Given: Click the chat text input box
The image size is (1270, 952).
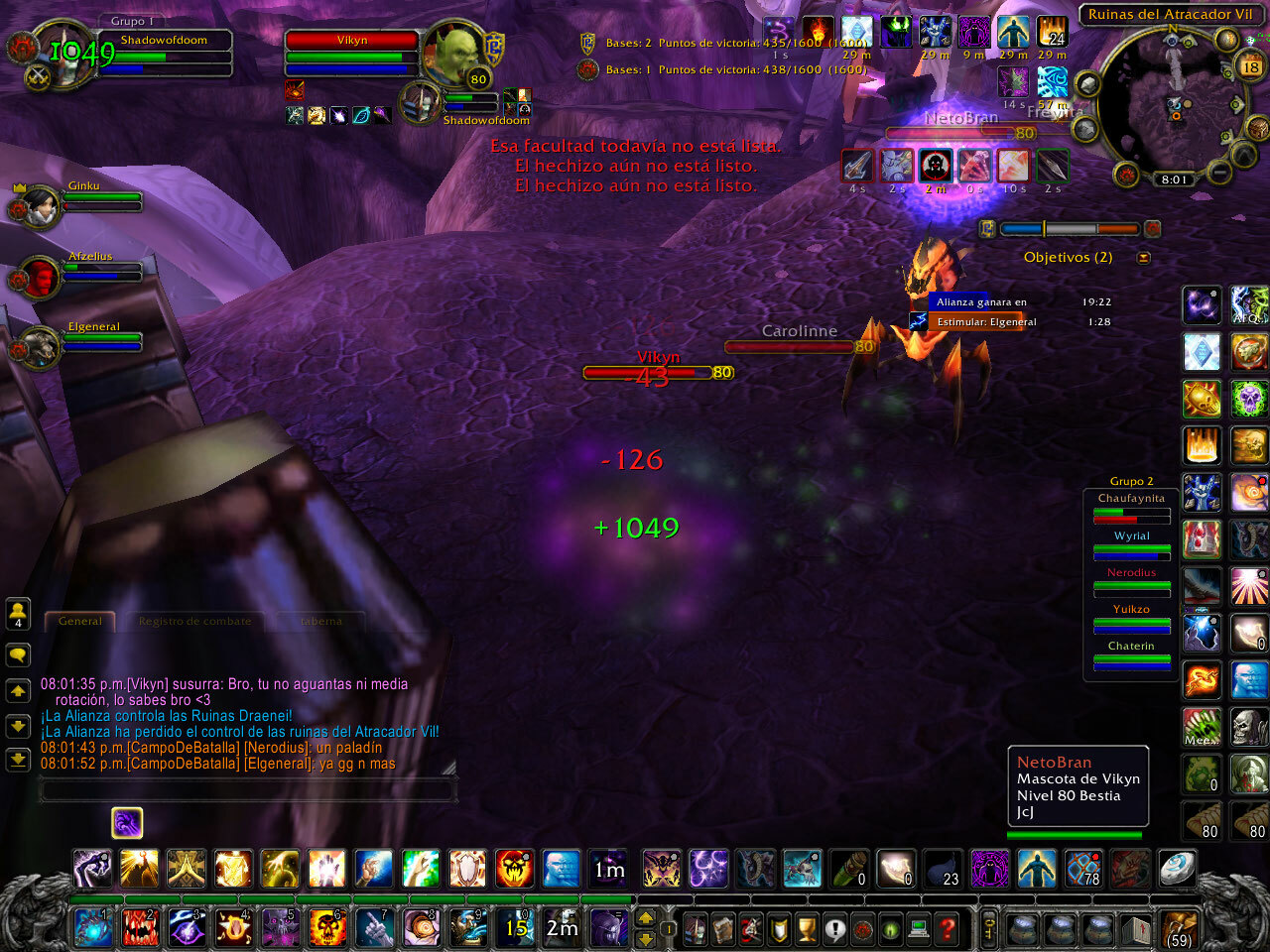Looking at the screenshot, I should pos(248,790).
